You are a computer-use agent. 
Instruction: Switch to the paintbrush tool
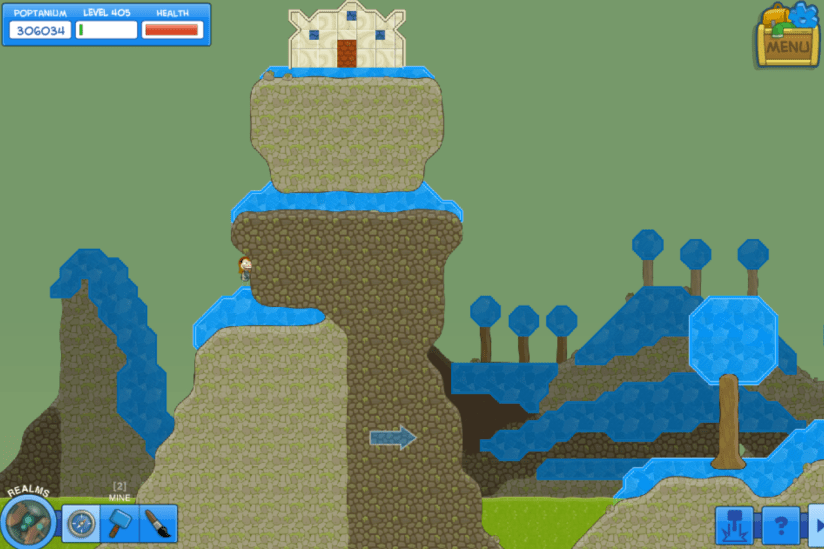tap(158, 523)
